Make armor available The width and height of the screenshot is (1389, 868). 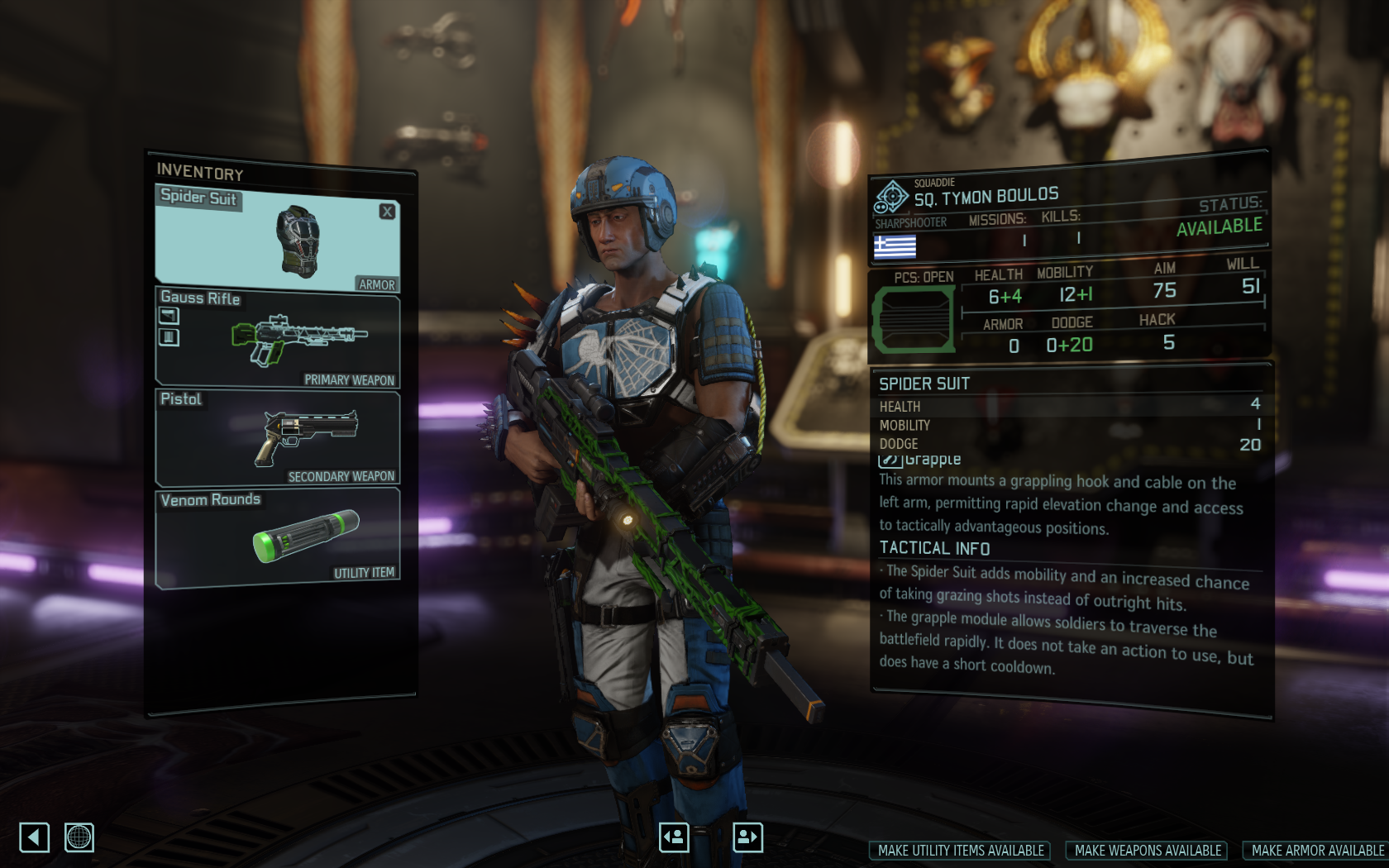tap(1317, 851)
